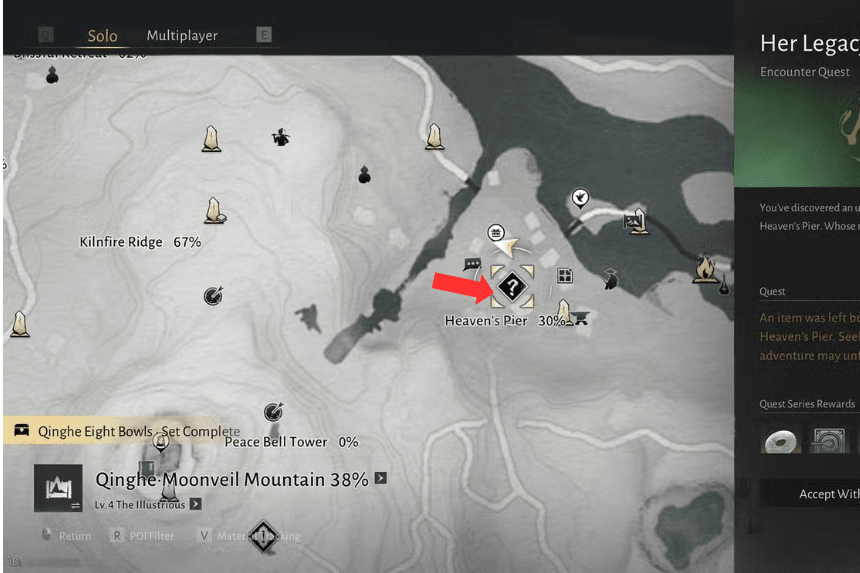Select the campfire marker on the map
860x573 pixels.
click(705, 268)
